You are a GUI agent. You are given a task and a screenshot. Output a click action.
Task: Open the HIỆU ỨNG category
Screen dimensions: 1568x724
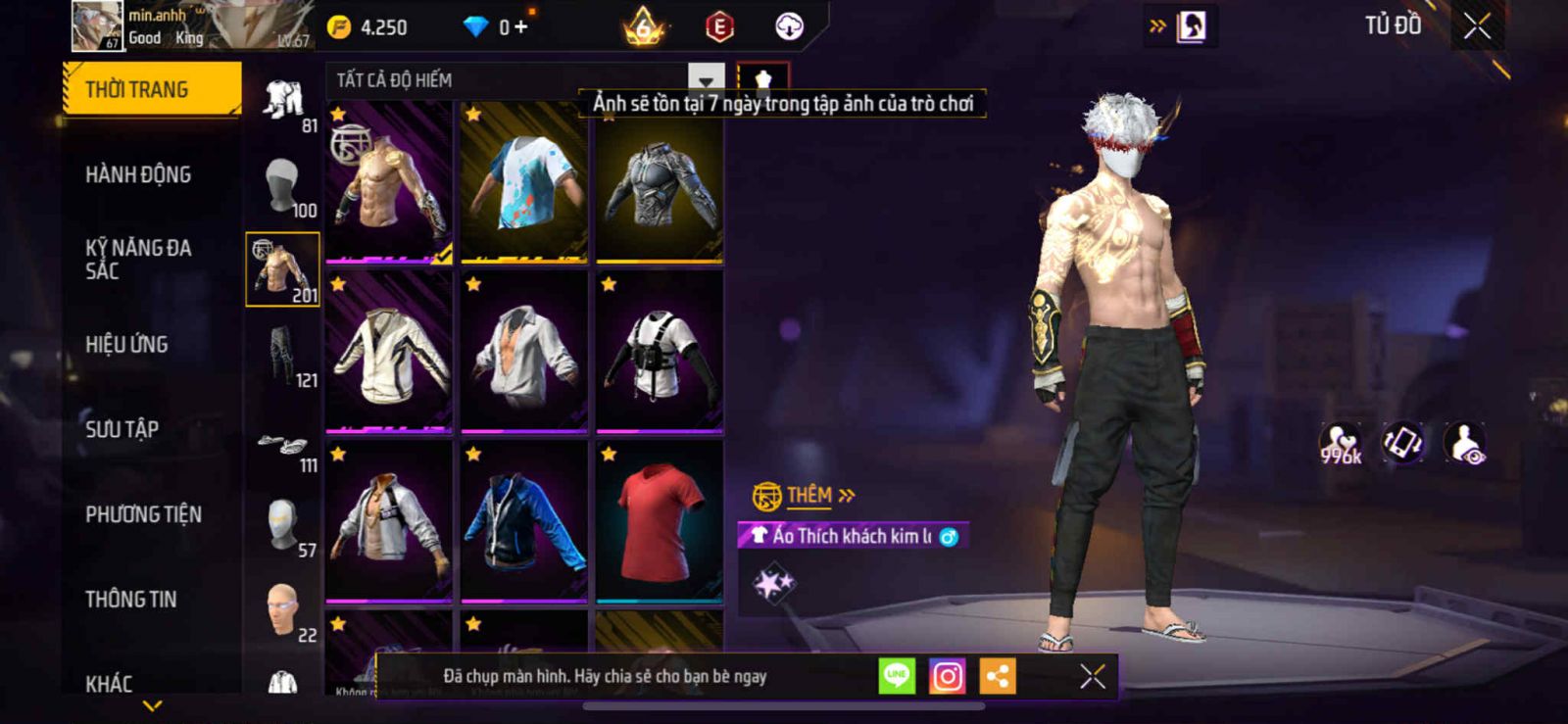click(x=126, y=345)
